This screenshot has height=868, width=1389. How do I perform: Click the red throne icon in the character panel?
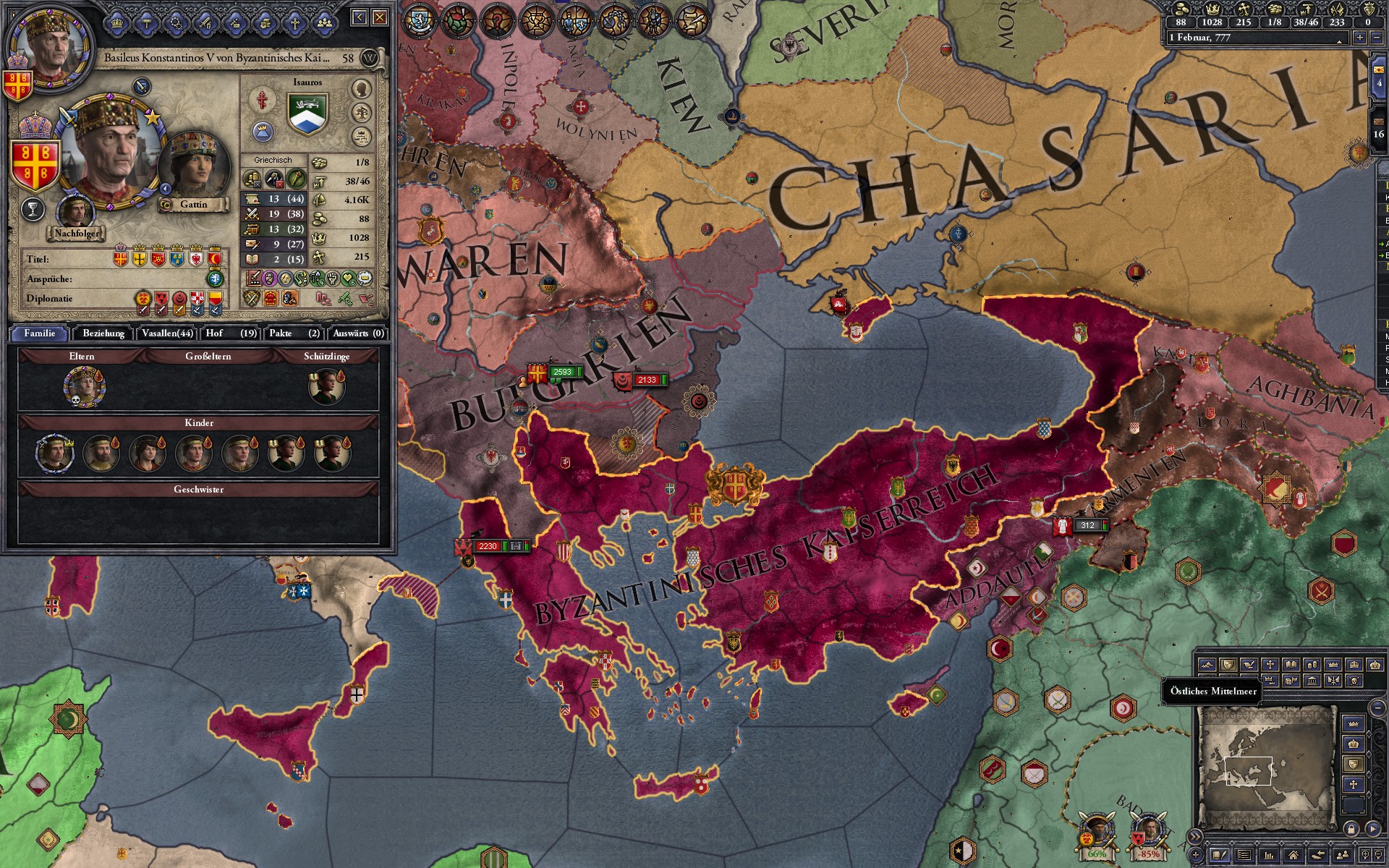[269, 299]
